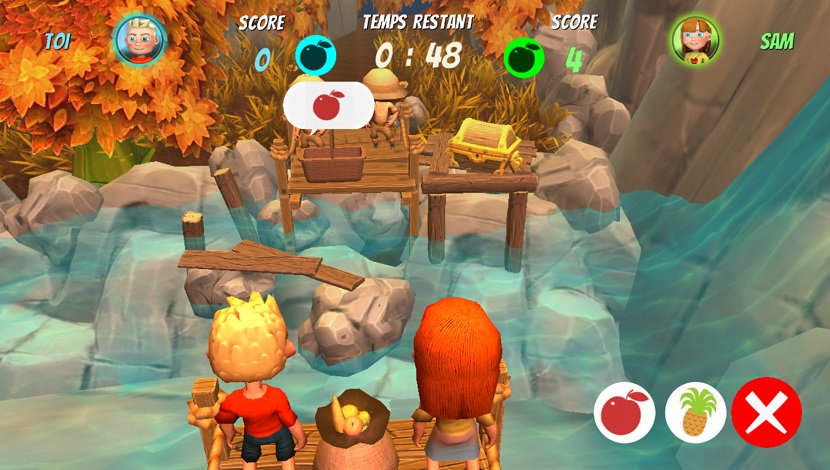
Task: Select the pineapple fruit button
Action: click(x=695, y=412)
